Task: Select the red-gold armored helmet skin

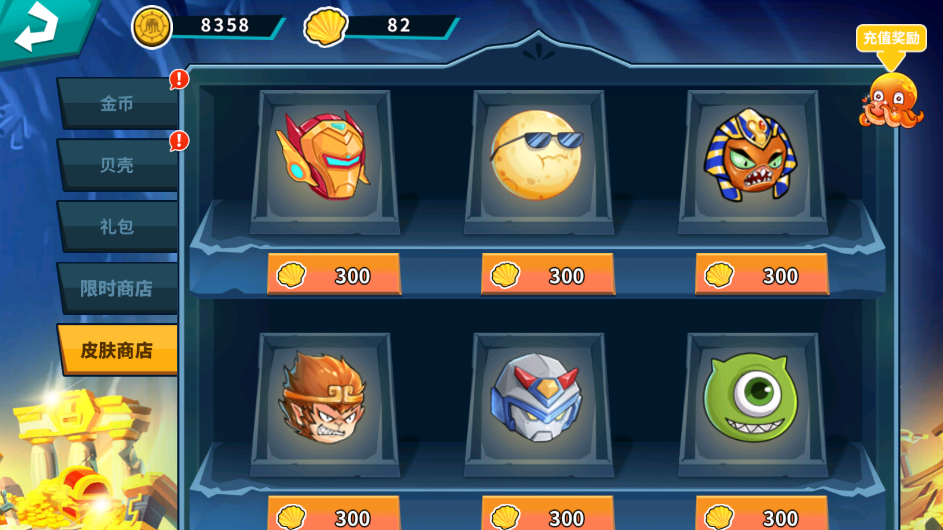Action: [324, 155]
